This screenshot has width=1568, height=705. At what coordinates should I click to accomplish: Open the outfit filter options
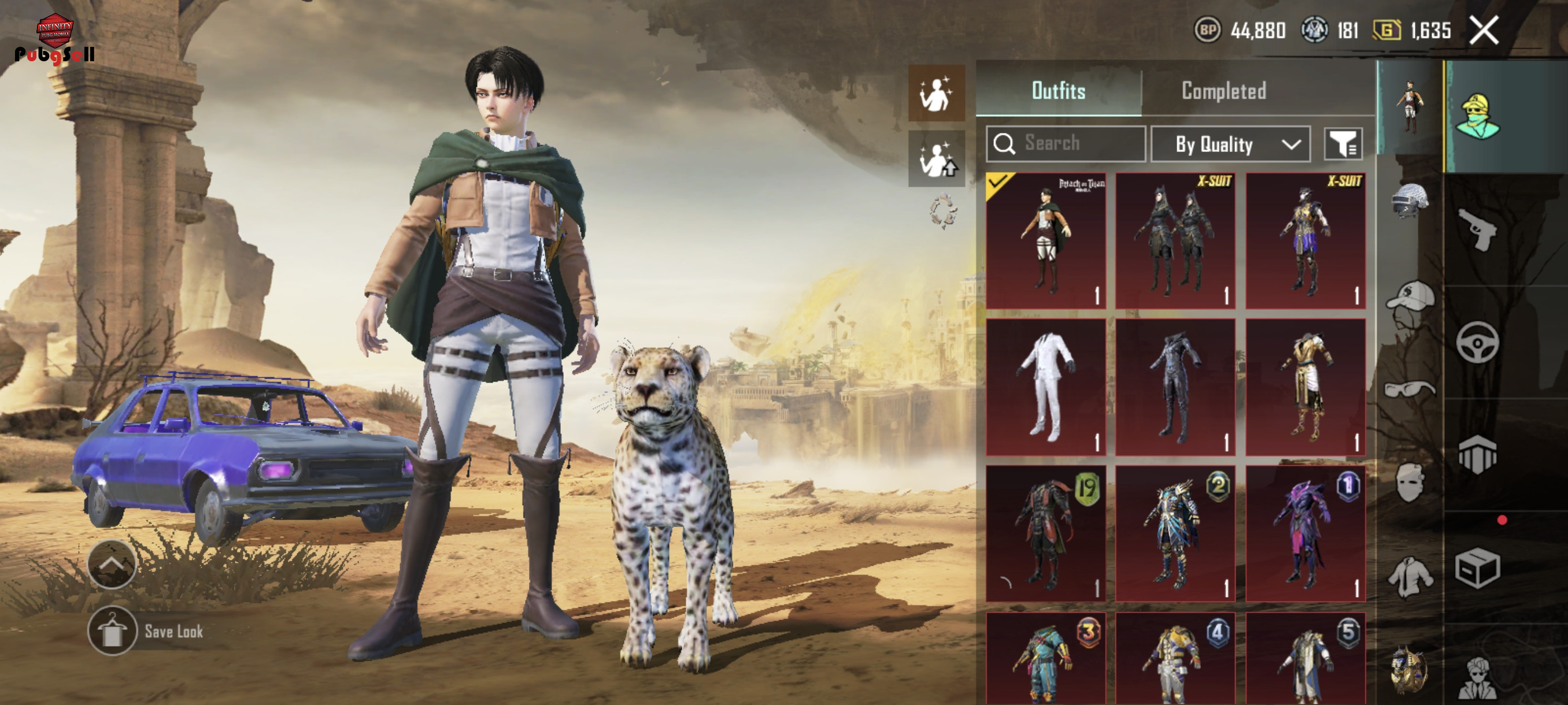(x=1343, y=144)
